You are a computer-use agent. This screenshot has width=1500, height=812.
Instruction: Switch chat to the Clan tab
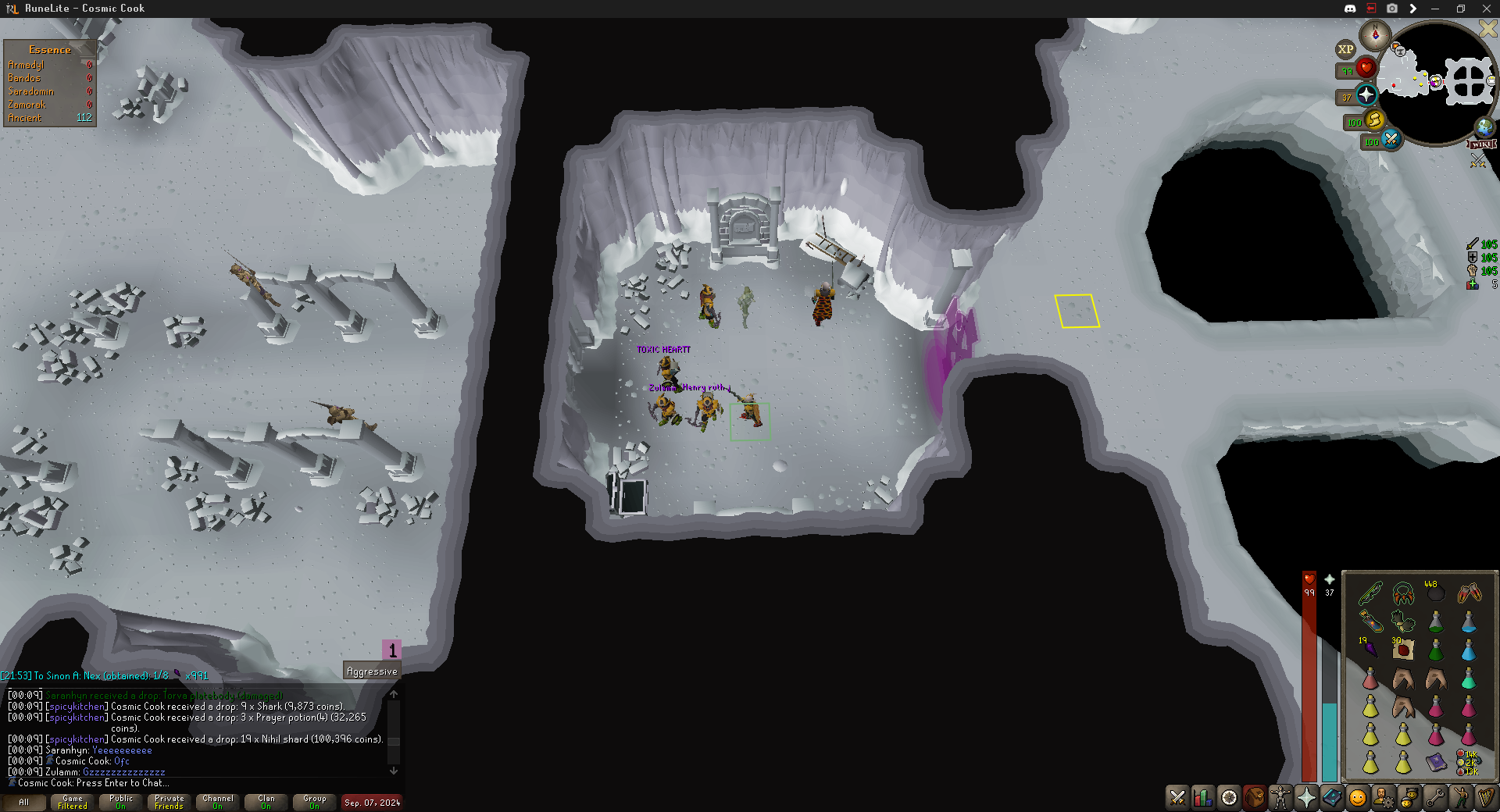[x=266, y=802]
